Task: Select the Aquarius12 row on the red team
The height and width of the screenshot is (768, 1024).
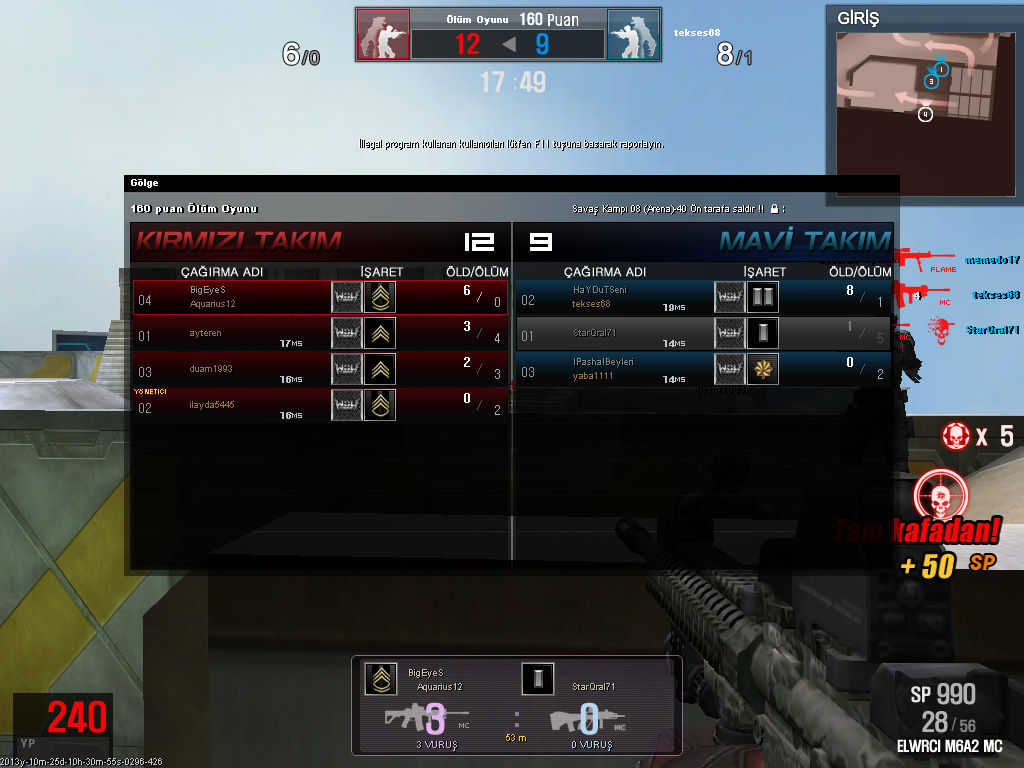Action: point(320,297)
